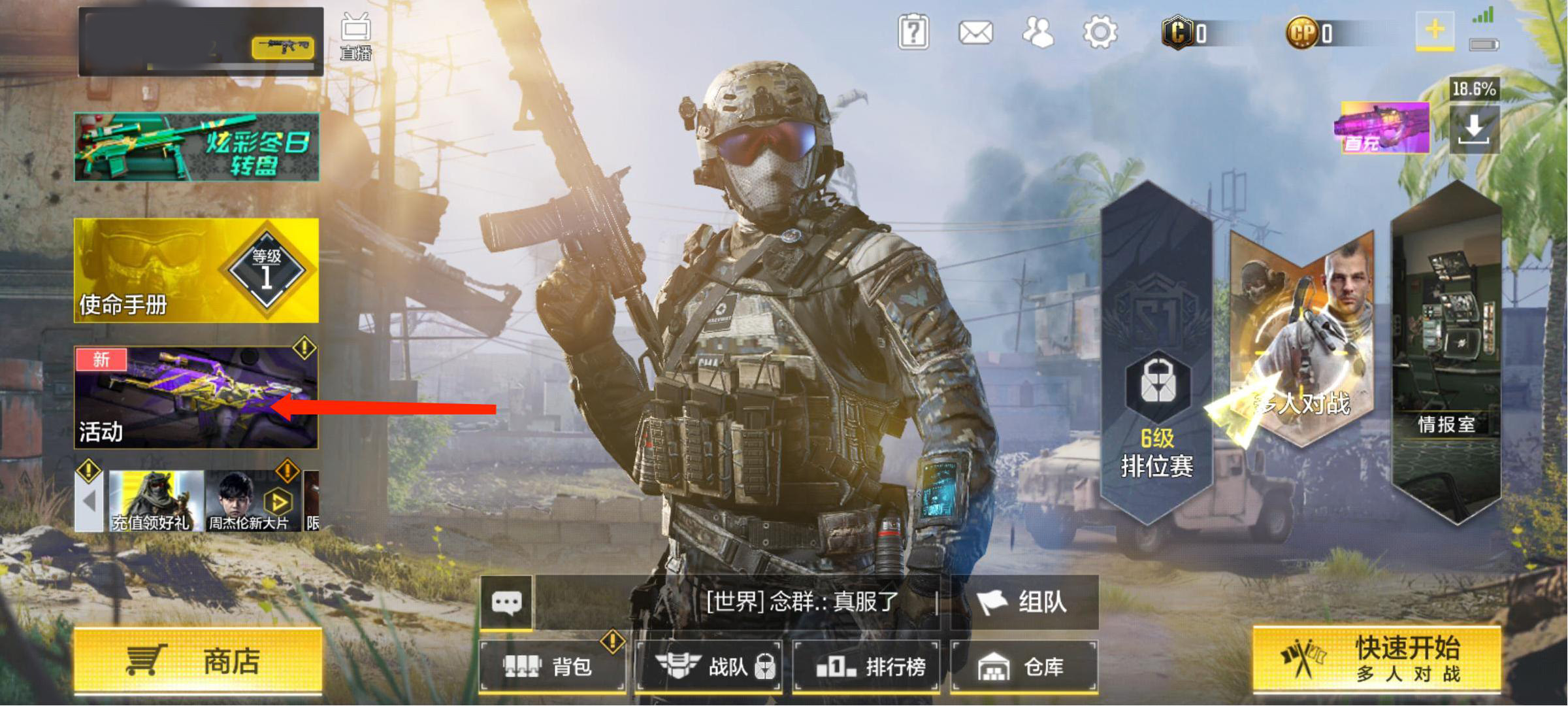The width and height of the screenshot is (1568, 706).
Task: Open the mail envelope icon
Action: (x=975, y=33)
